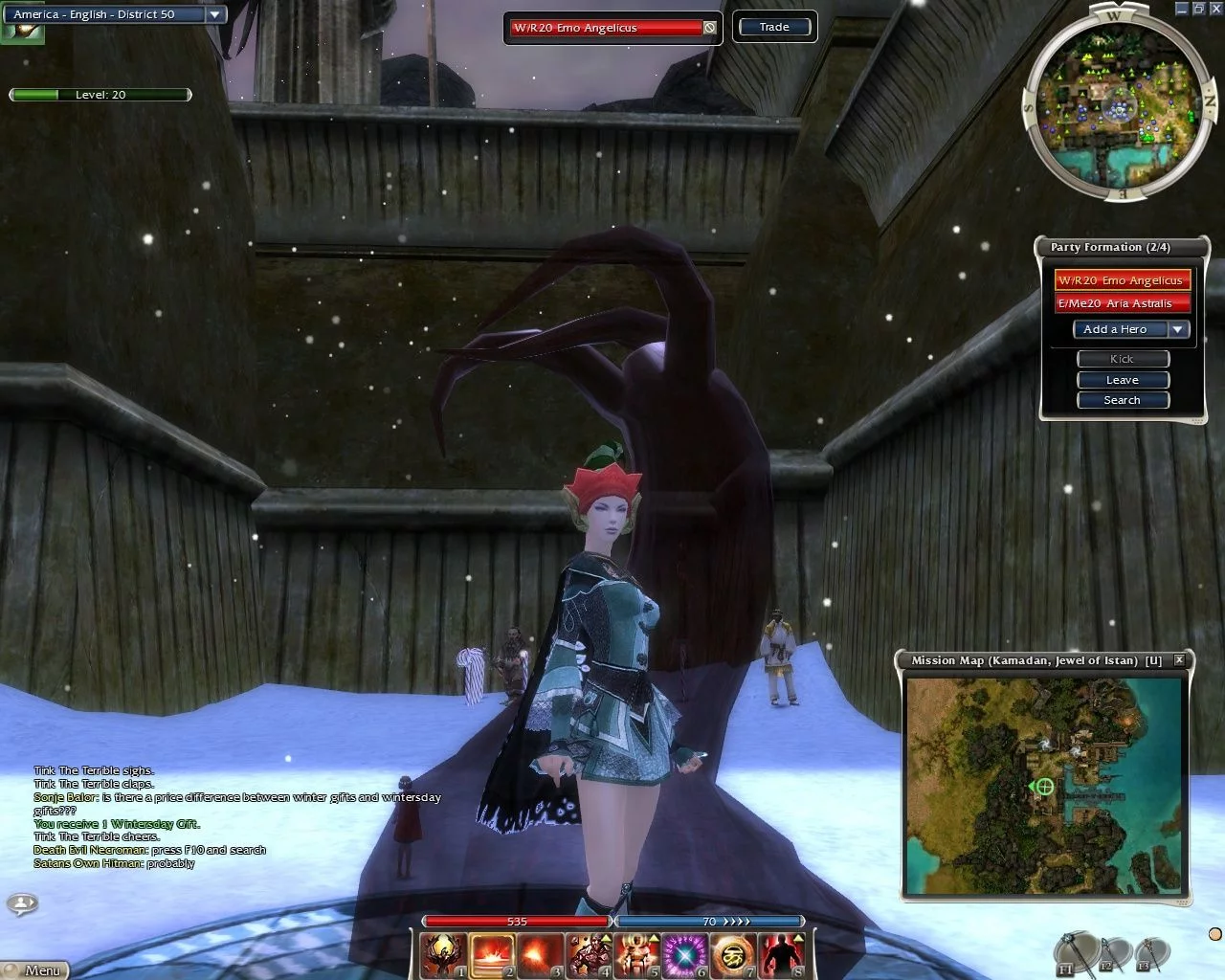
Task: Activate the highlighted fire burst skill in slot 2
Action: (x=492, y=955)
